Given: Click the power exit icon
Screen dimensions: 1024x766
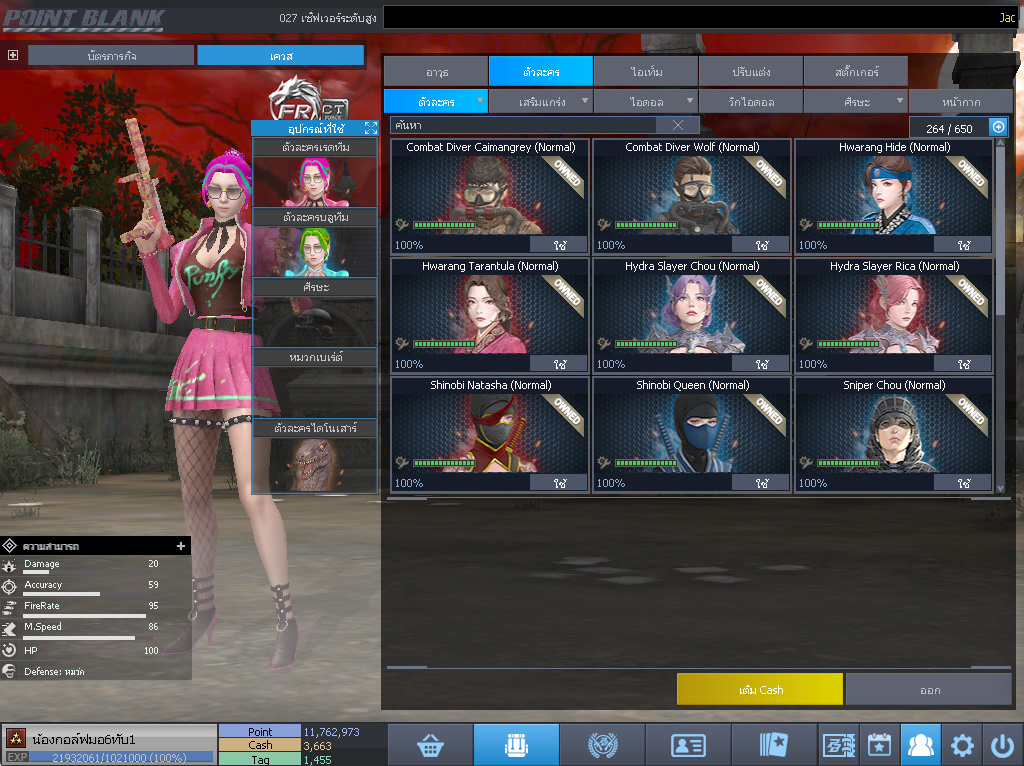Looking at the screenshot, I should click(x=1002, y=745).
